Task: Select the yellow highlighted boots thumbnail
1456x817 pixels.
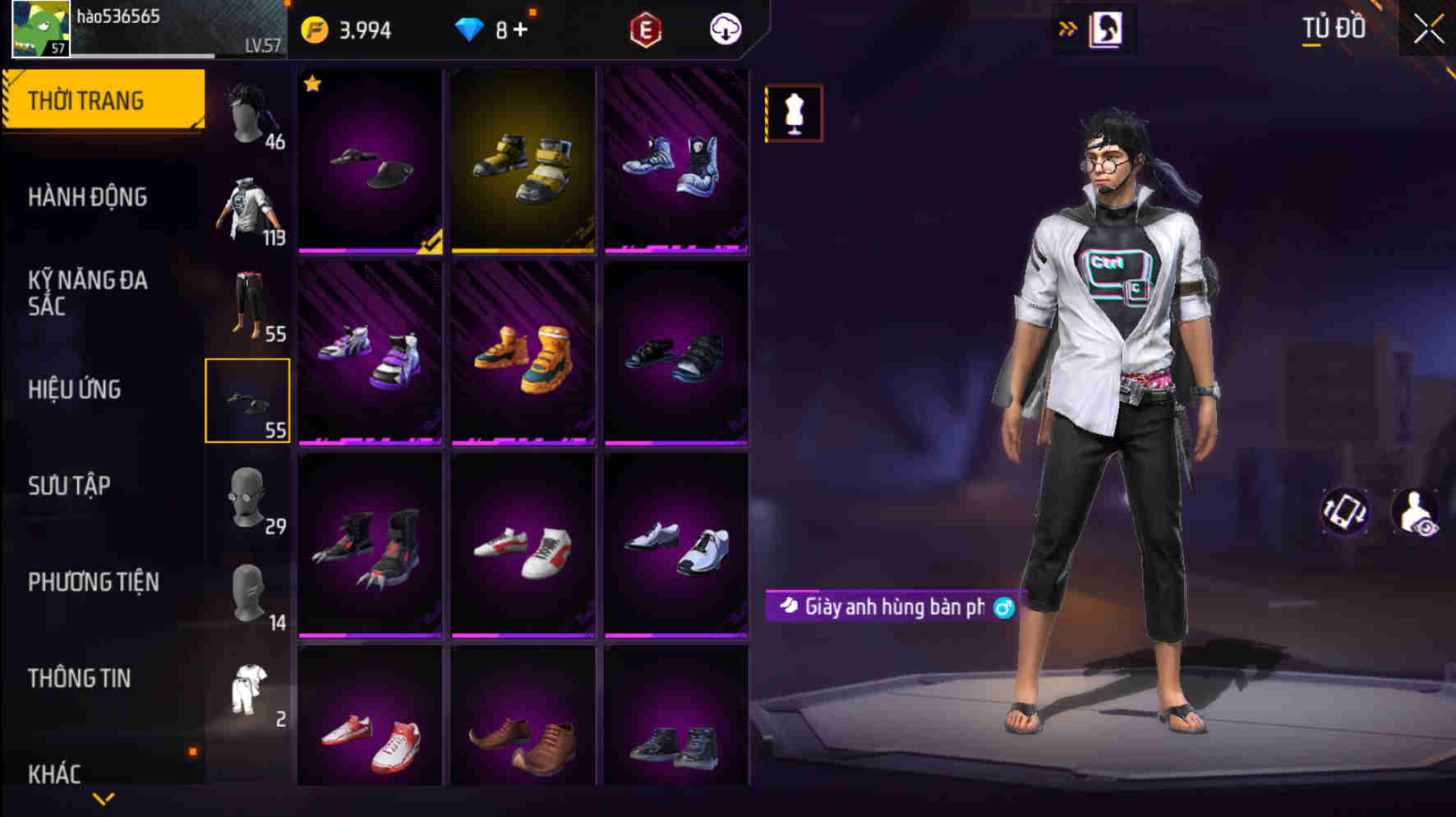Action: tap(523, 160)
